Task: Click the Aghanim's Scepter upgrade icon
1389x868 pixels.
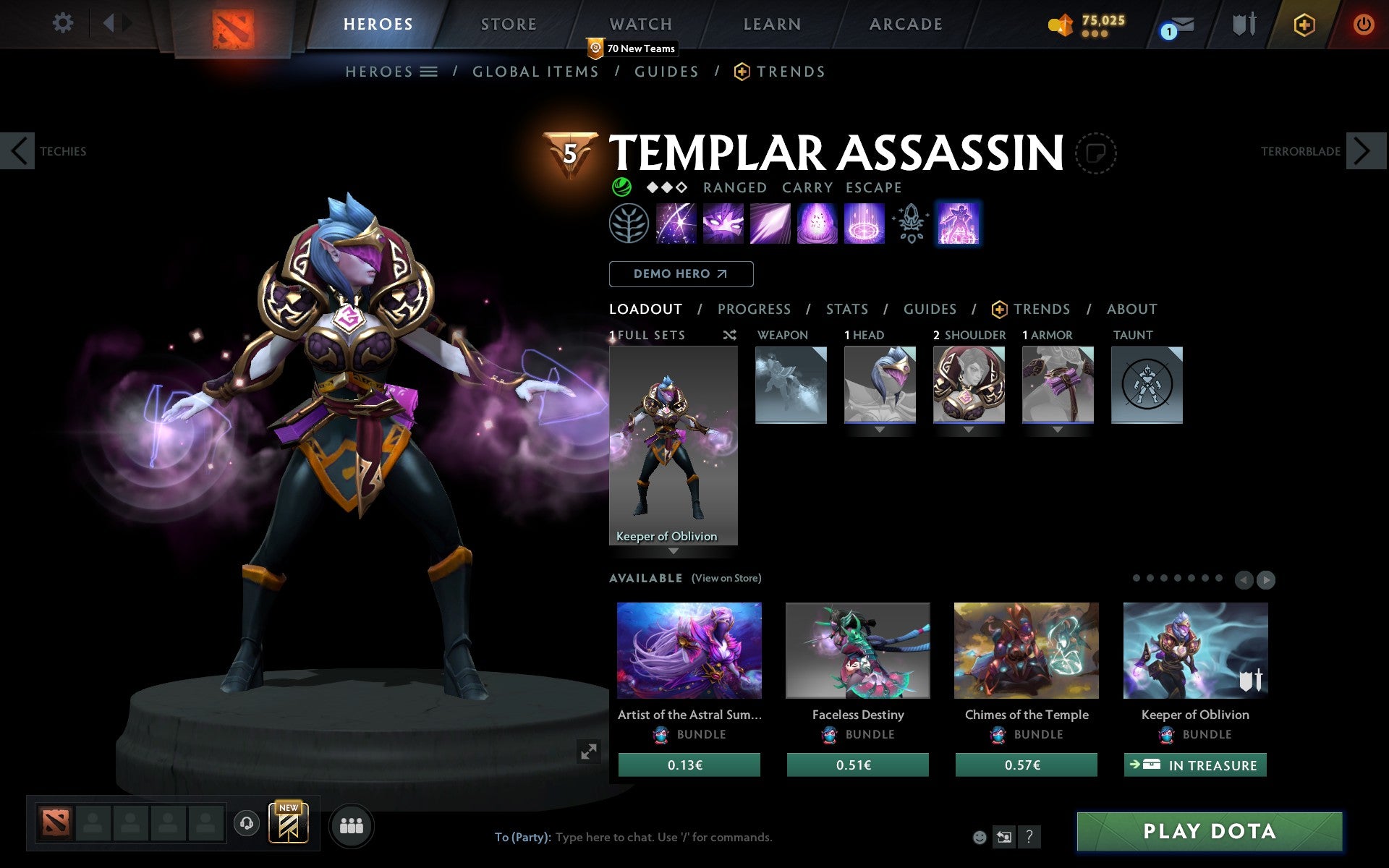Action: 910,224
